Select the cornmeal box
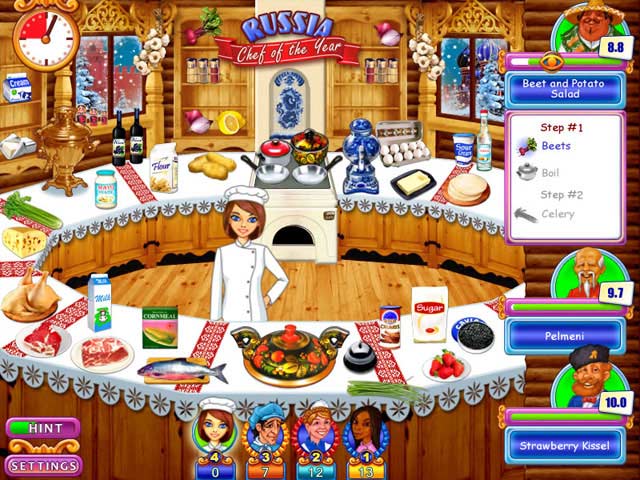The width and height of the screenshot is (640, 480). 160,327
